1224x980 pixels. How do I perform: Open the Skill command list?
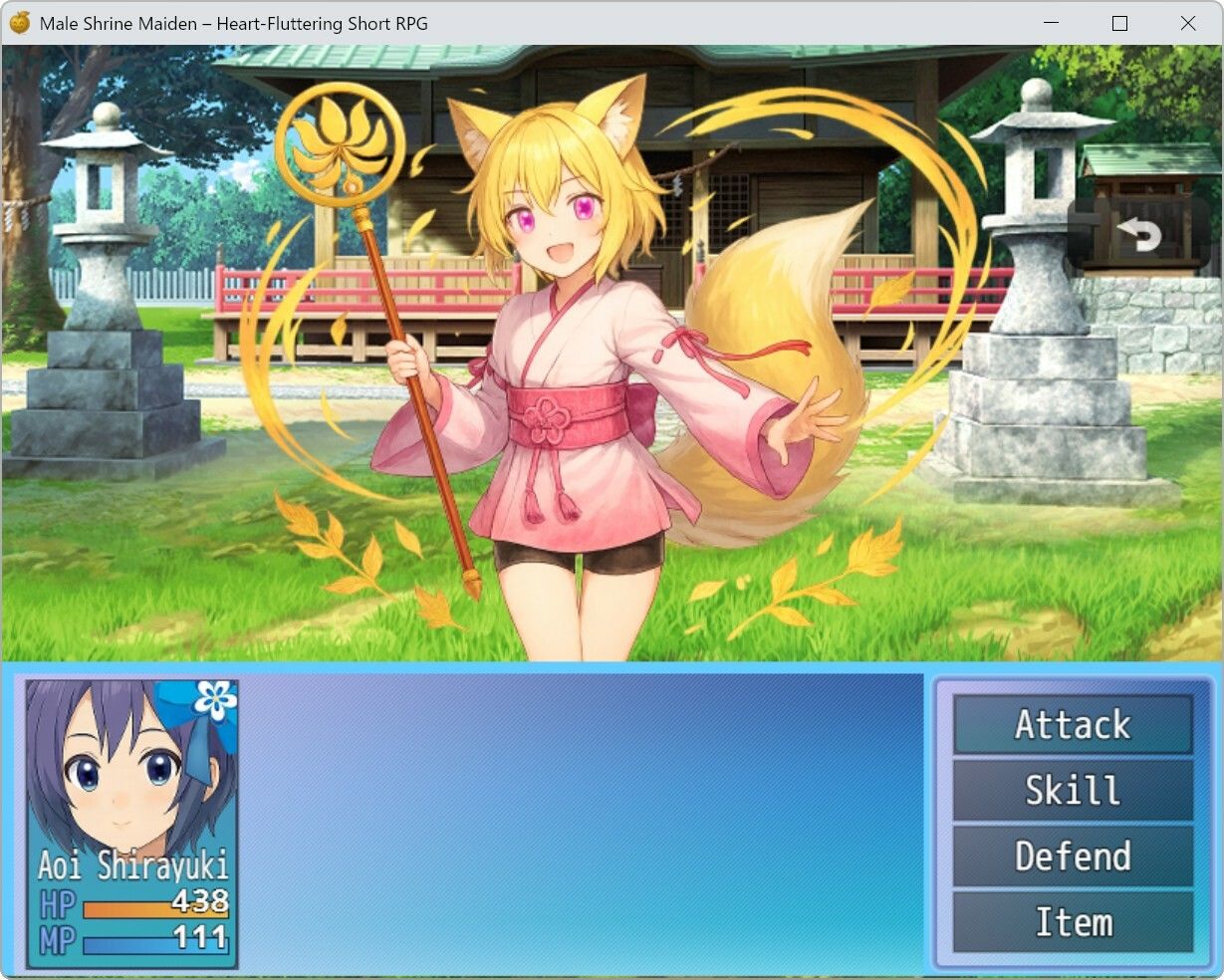[x=1073, y=790]
